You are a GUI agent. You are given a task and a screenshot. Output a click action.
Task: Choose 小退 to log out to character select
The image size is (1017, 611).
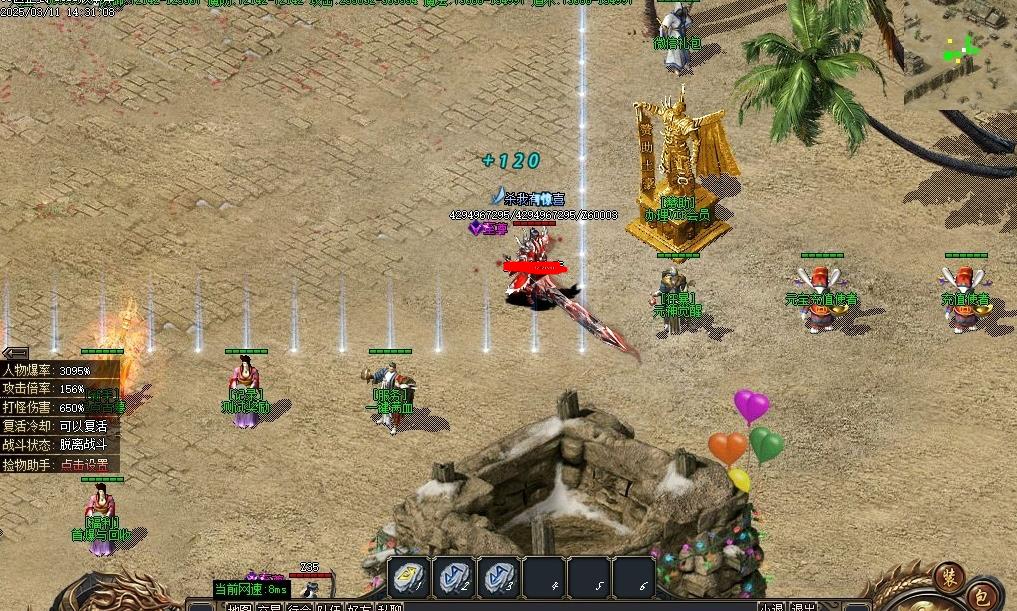[771, 606]
